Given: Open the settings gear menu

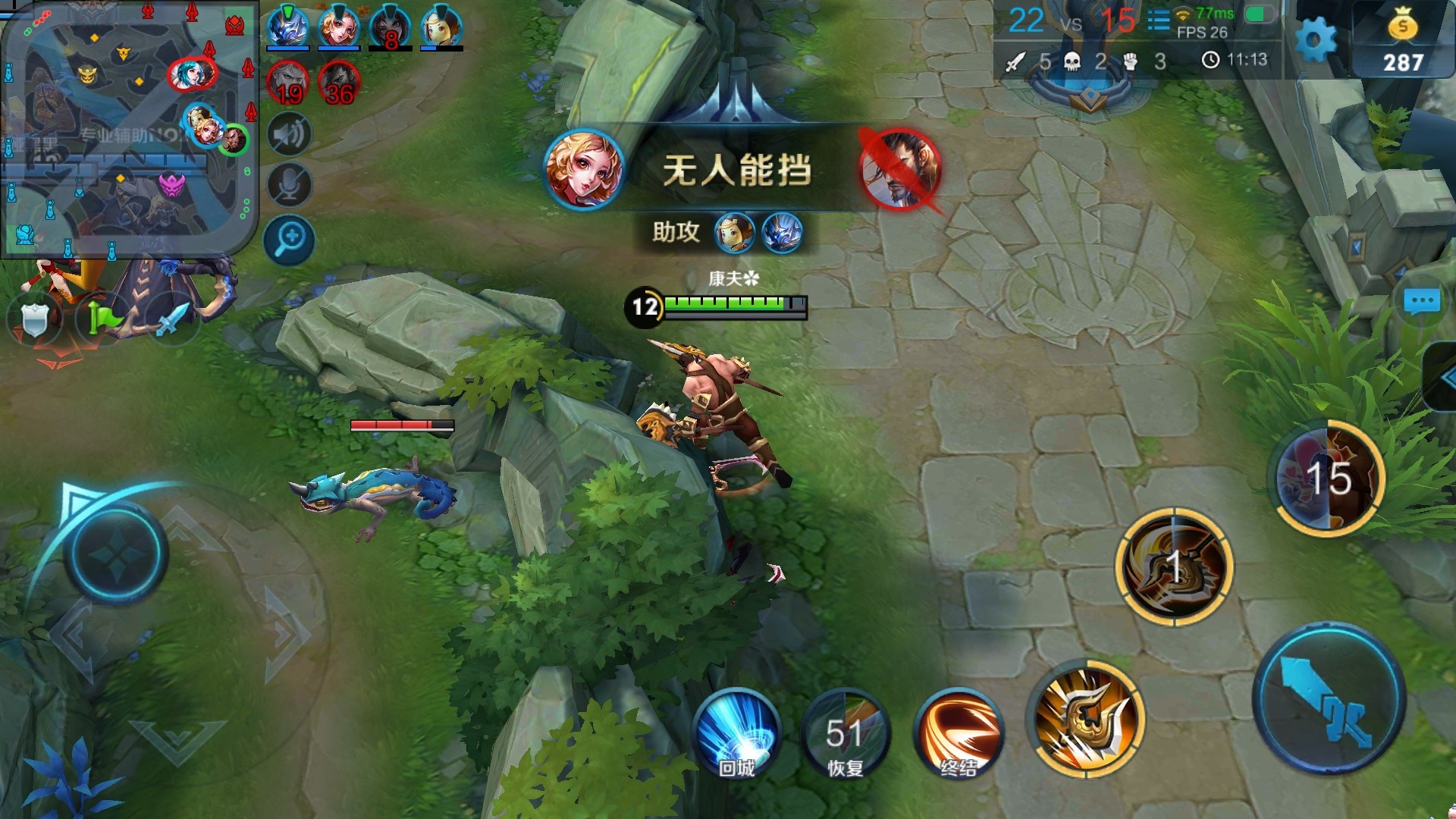Looking at the screenshot, I should (x=1315, y=39).
